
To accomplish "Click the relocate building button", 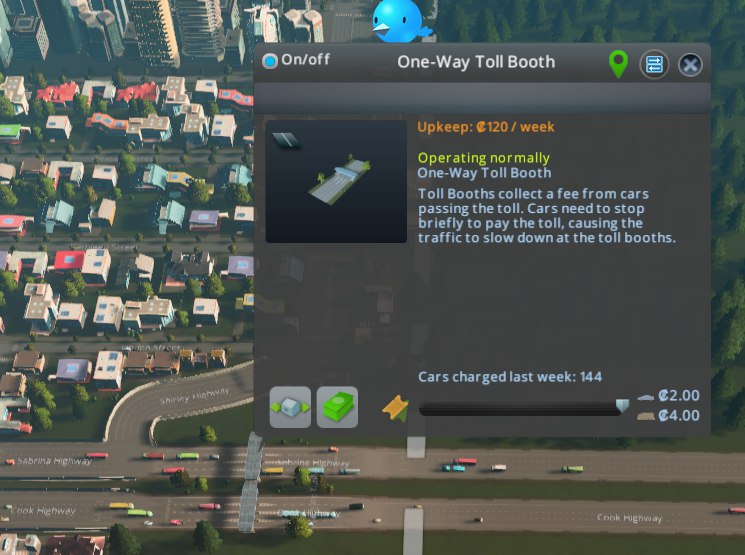I will point(290,407).
